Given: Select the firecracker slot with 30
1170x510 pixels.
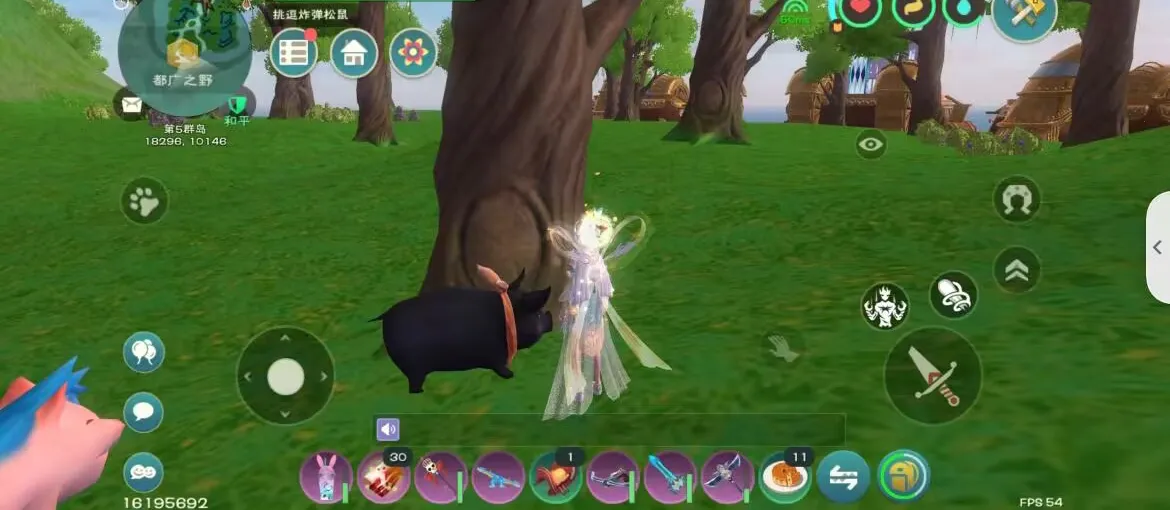Looking at the screenshot, I should 384,477.
